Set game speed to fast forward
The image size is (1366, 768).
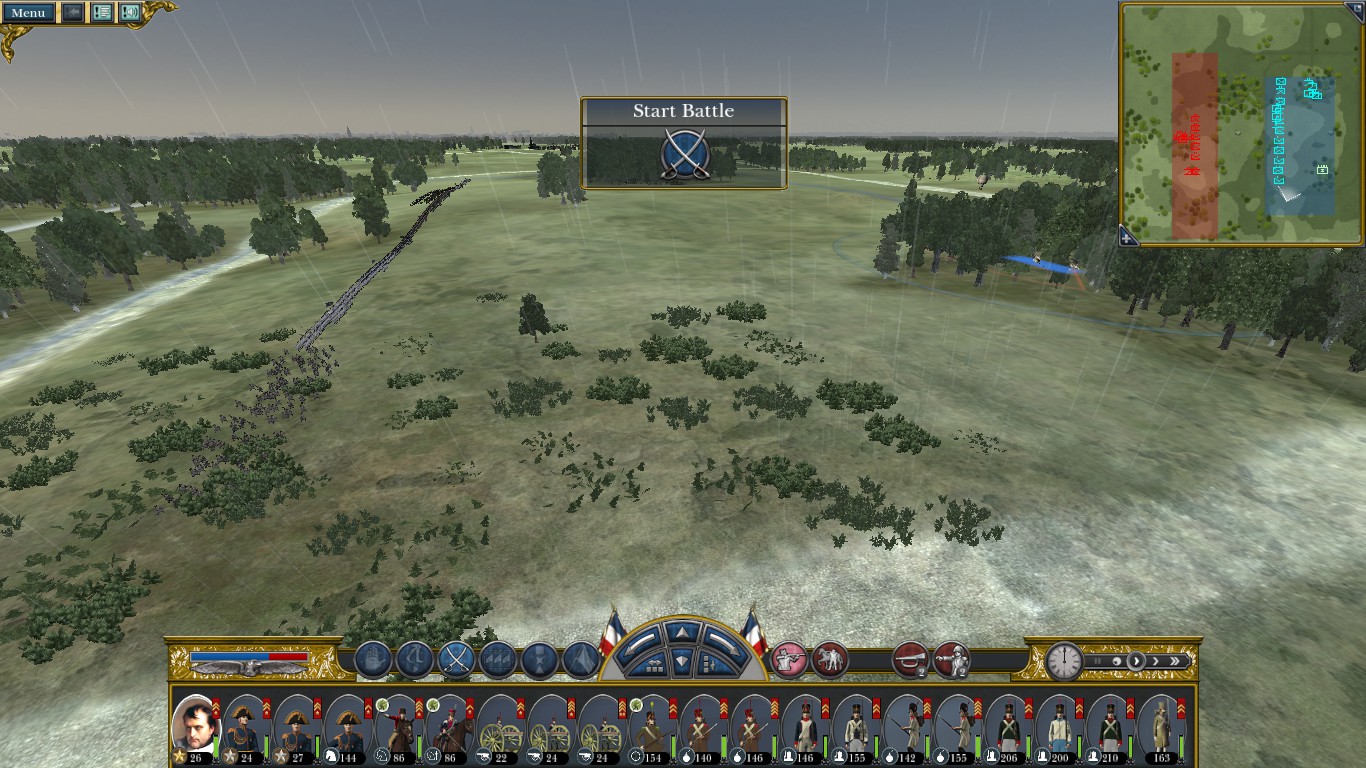[x=1177, y=661]
